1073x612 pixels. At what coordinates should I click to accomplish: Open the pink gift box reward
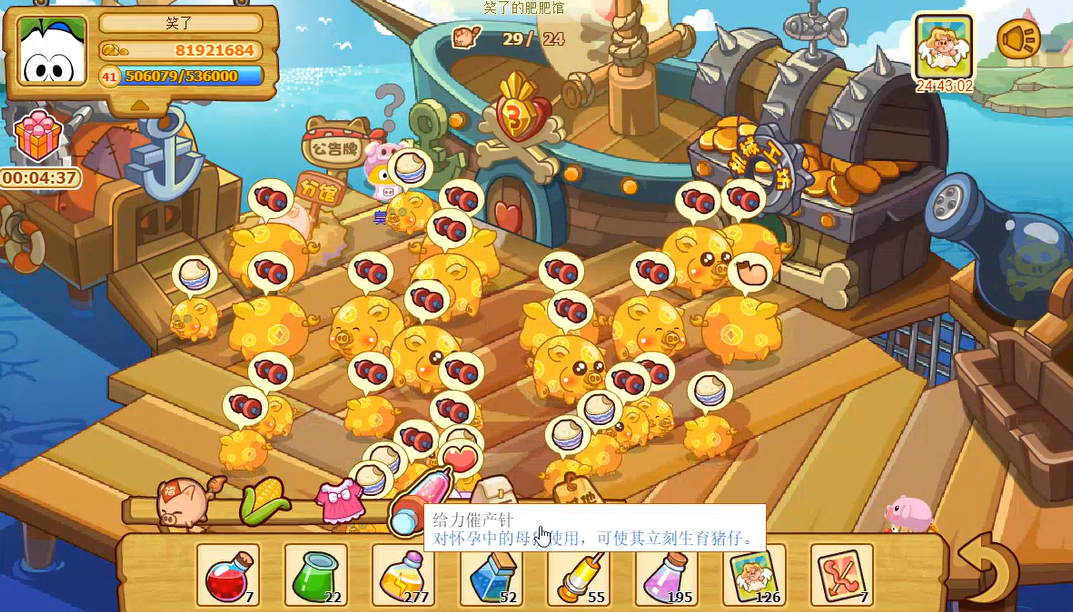[38, 137]
